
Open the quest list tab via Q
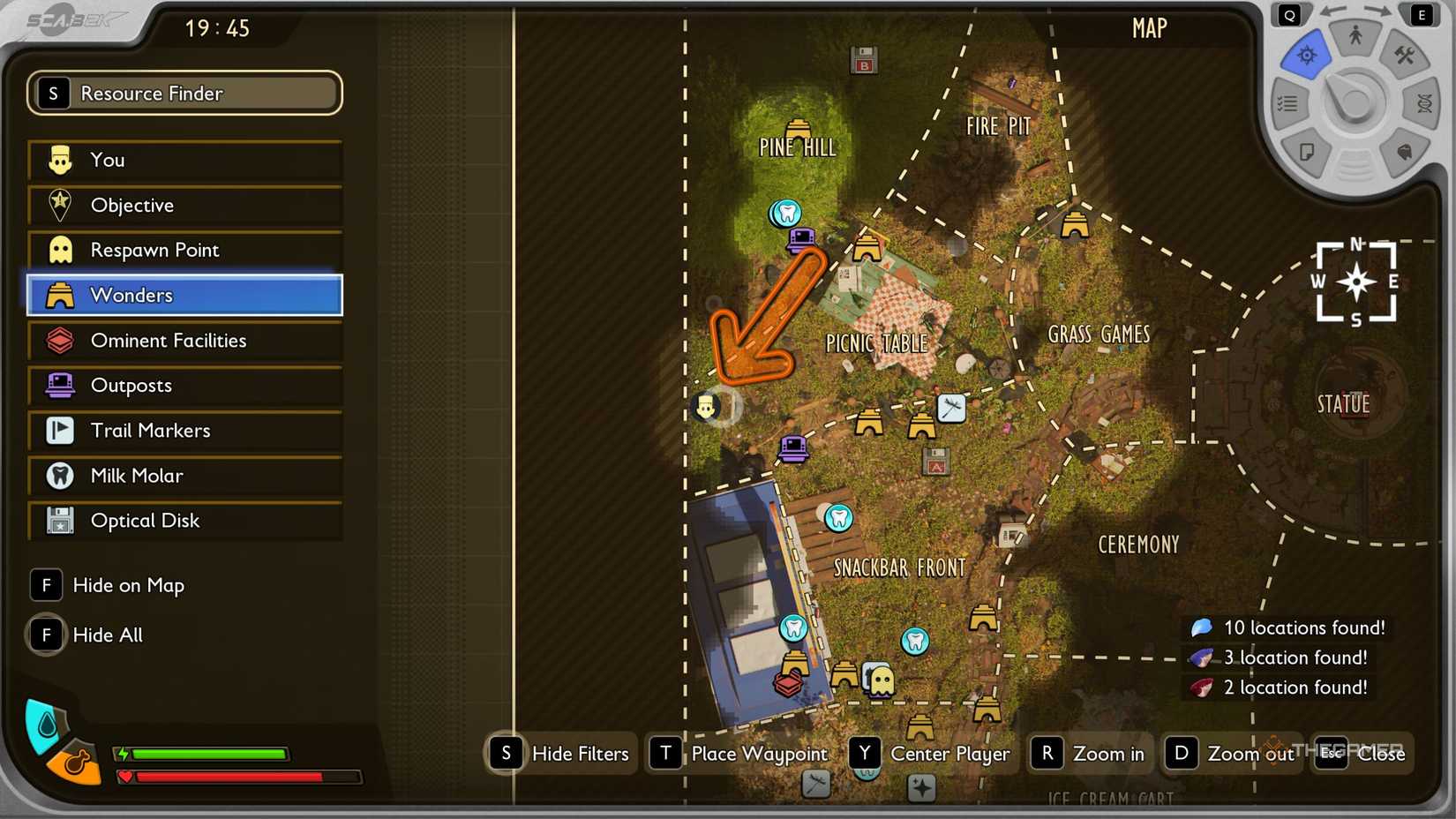point(1290,14)
